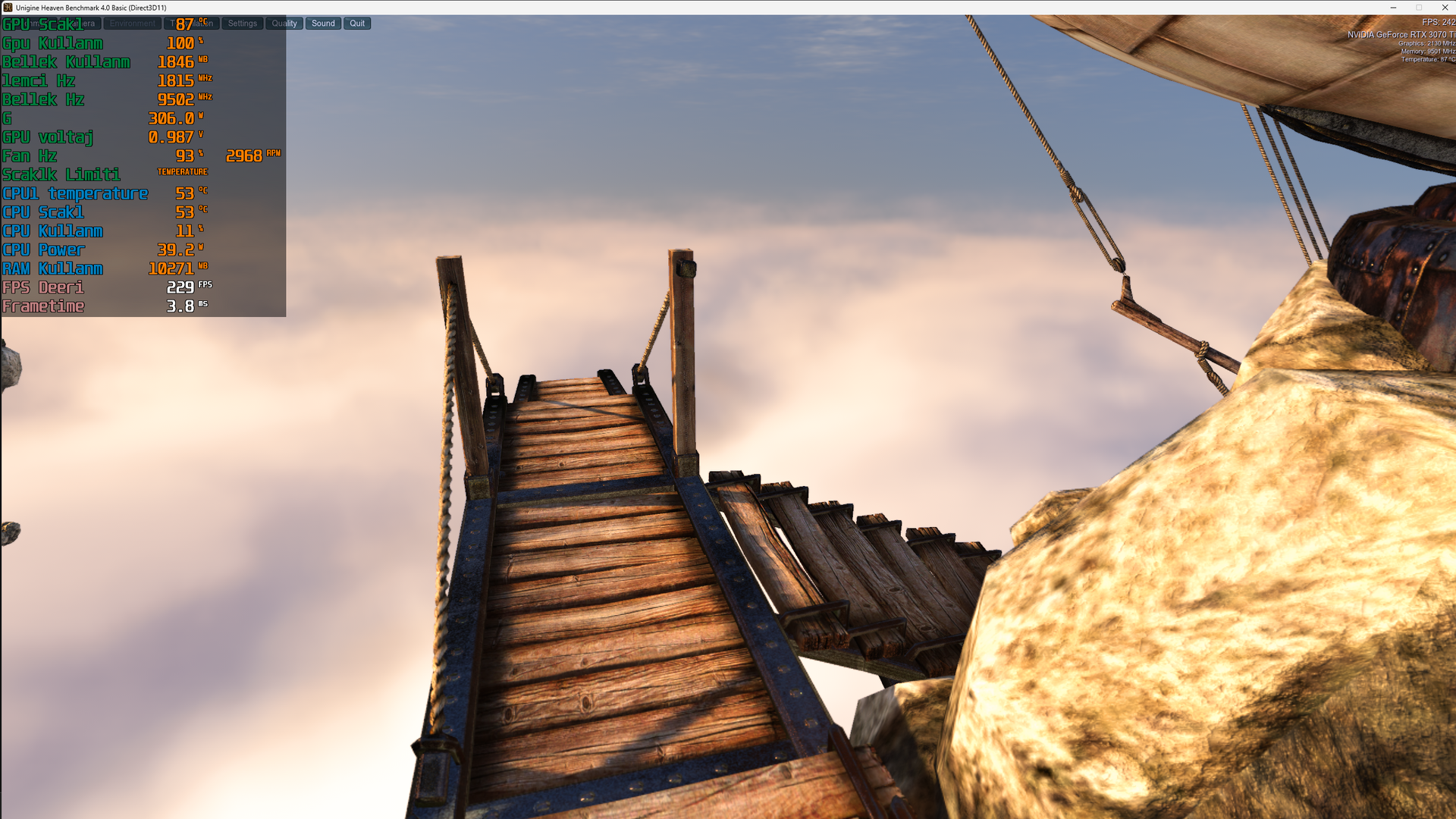Minimize the Unigine Heaven Benchmark window
This screenshot has height=819, width=1456.
click(x=1392, y=8)
